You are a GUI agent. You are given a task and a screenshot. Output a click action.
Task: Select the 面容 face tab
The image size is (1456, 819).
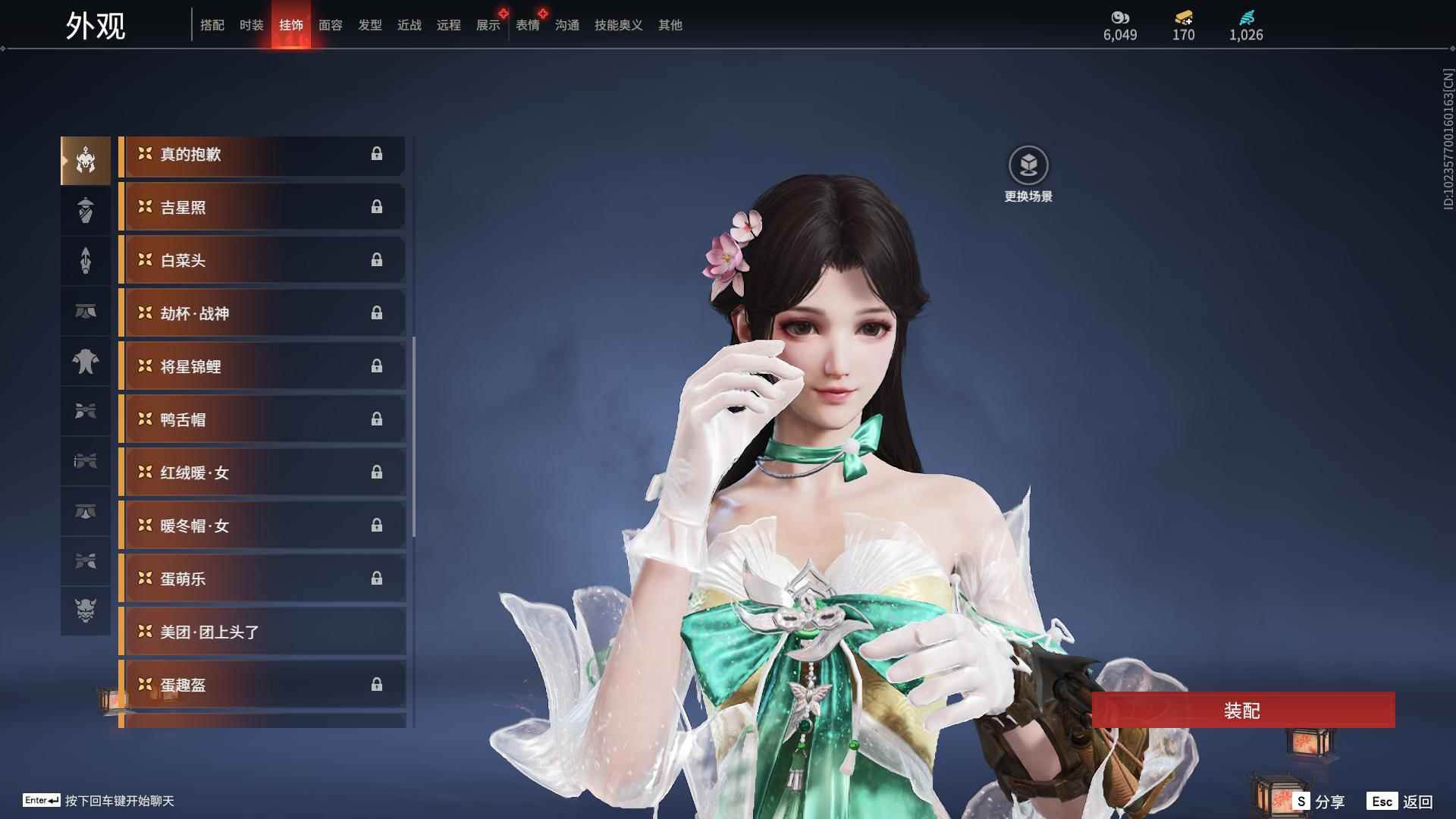(331, 25)
